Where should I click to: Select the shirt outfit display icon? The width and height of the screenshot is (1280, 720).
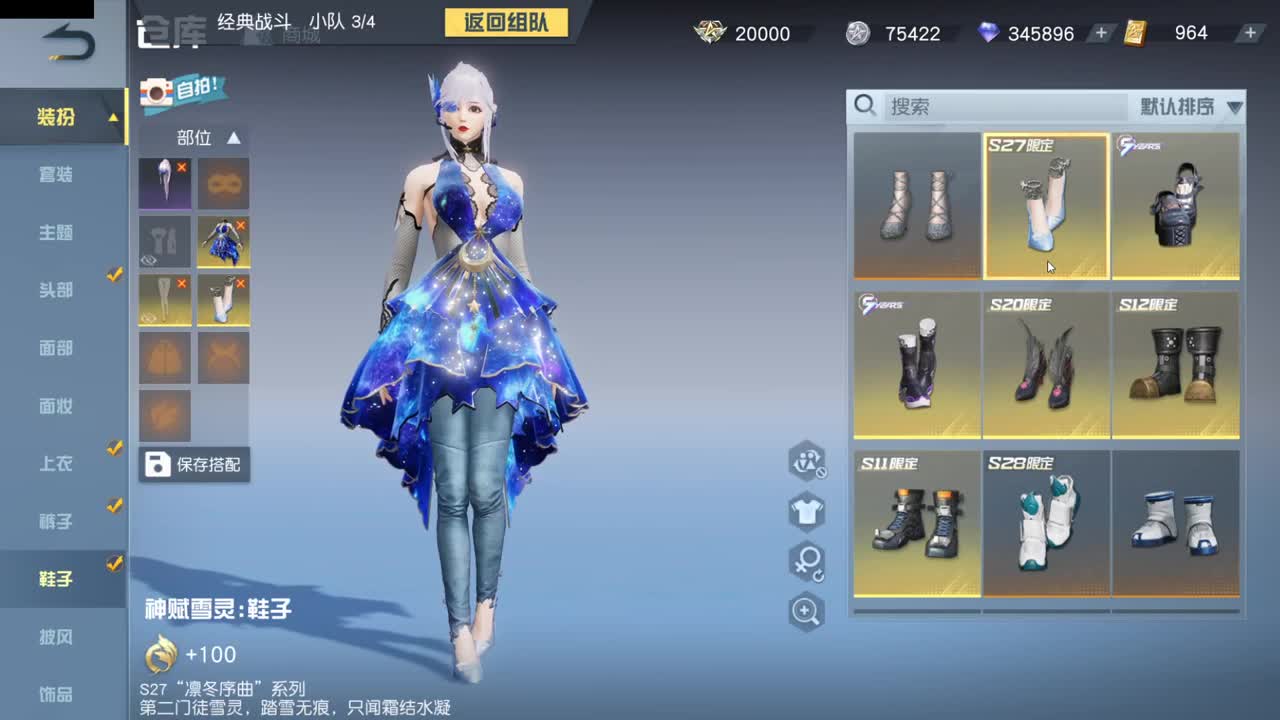pyautogui.click(x=807, y=513)
